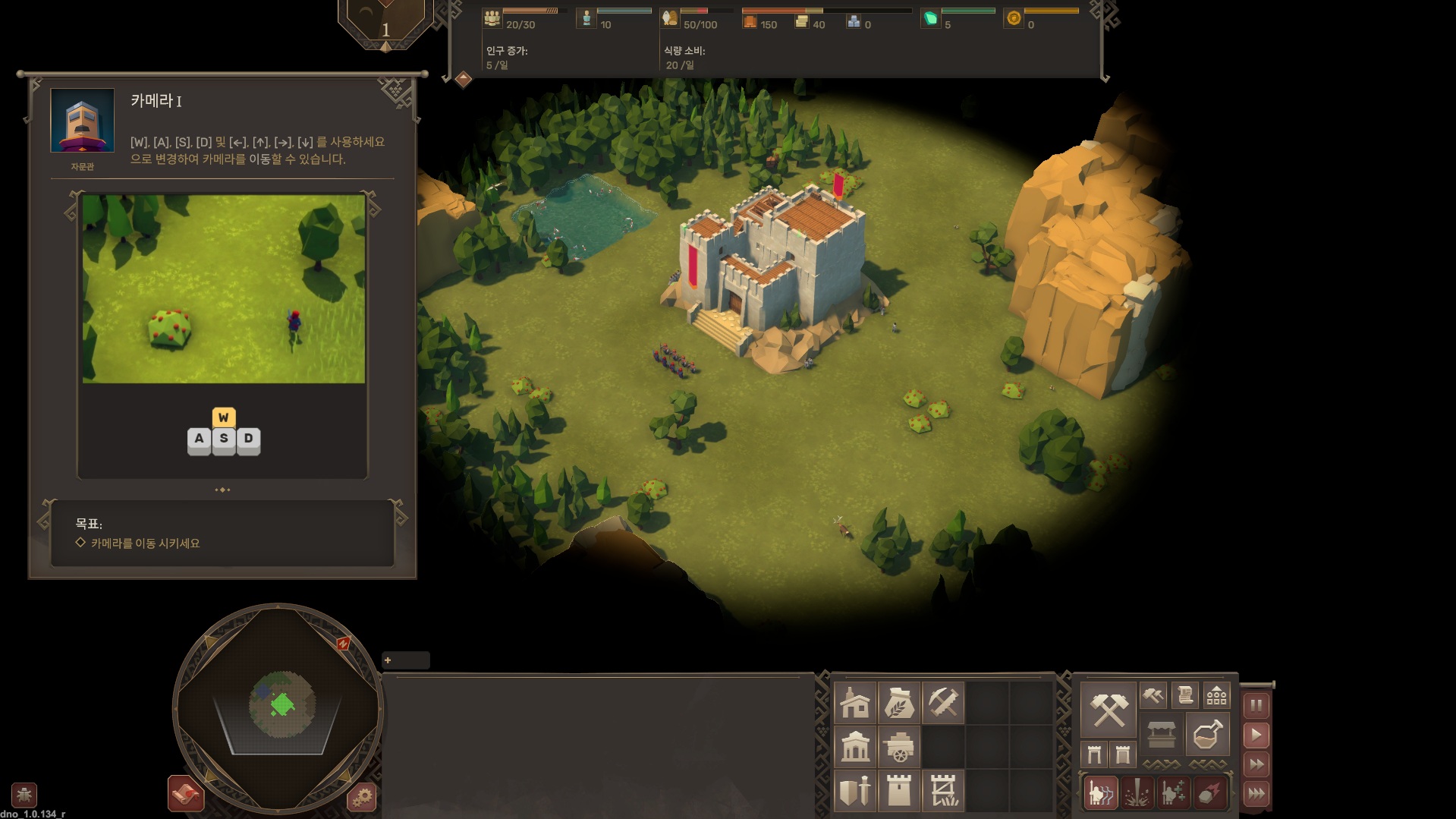This screenshot has width=1456, height=819.
Task: Choose the pickaxe and saw production category
Action: tap(943, 703)
